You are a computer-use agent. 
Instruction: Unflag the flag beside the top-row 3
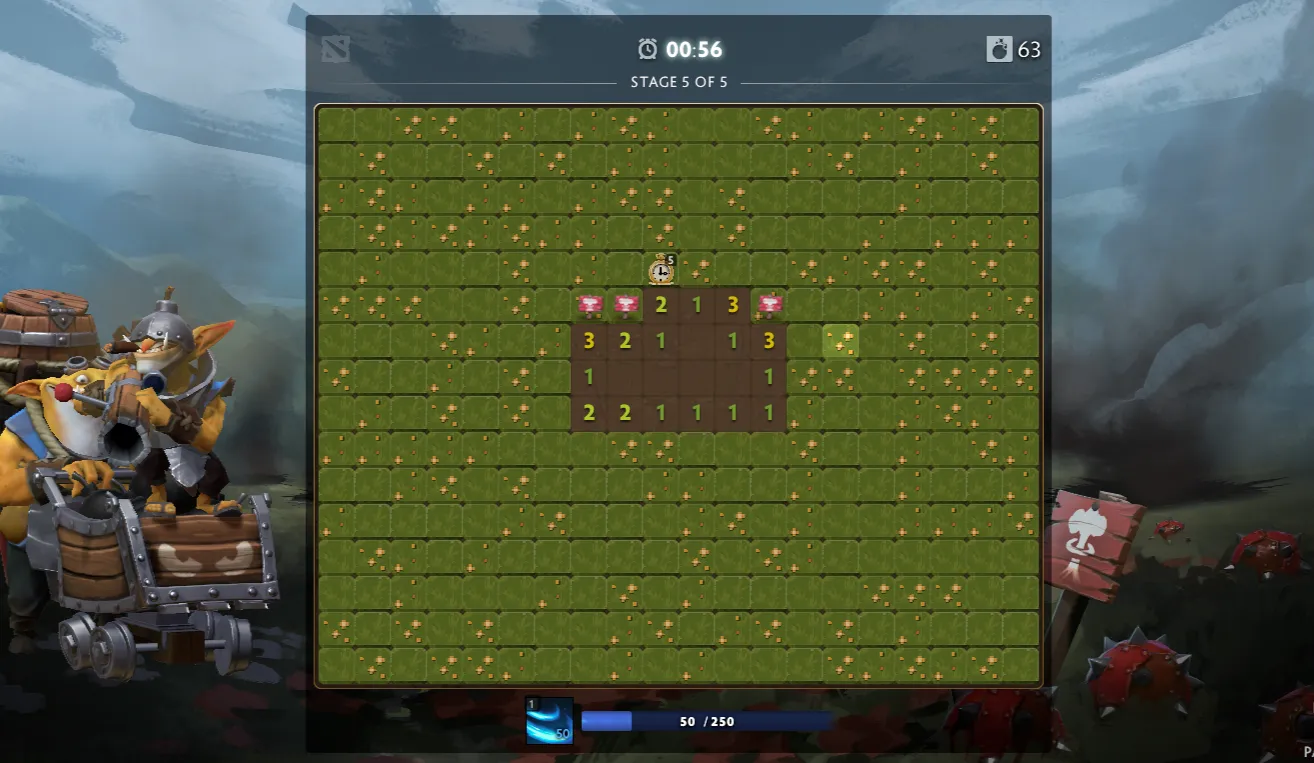[769, 304]
